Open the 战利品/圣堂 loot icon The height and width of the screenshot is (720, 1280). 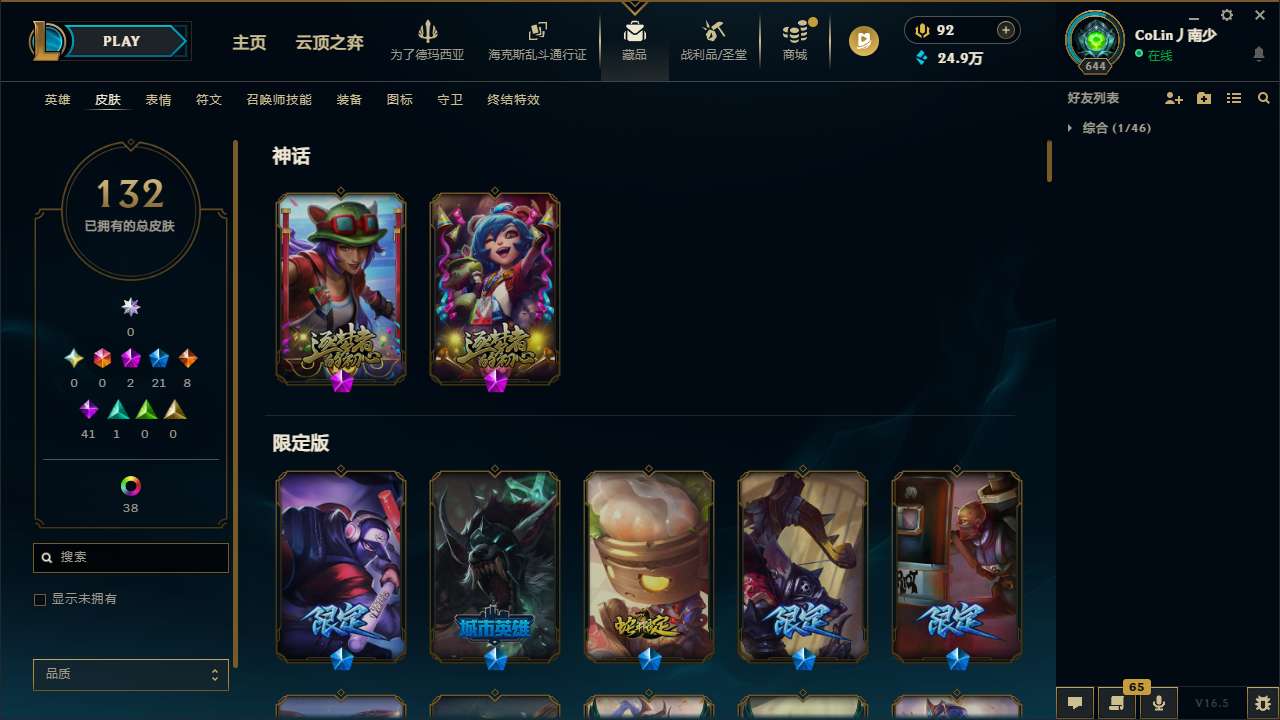[x=713, y=41]
